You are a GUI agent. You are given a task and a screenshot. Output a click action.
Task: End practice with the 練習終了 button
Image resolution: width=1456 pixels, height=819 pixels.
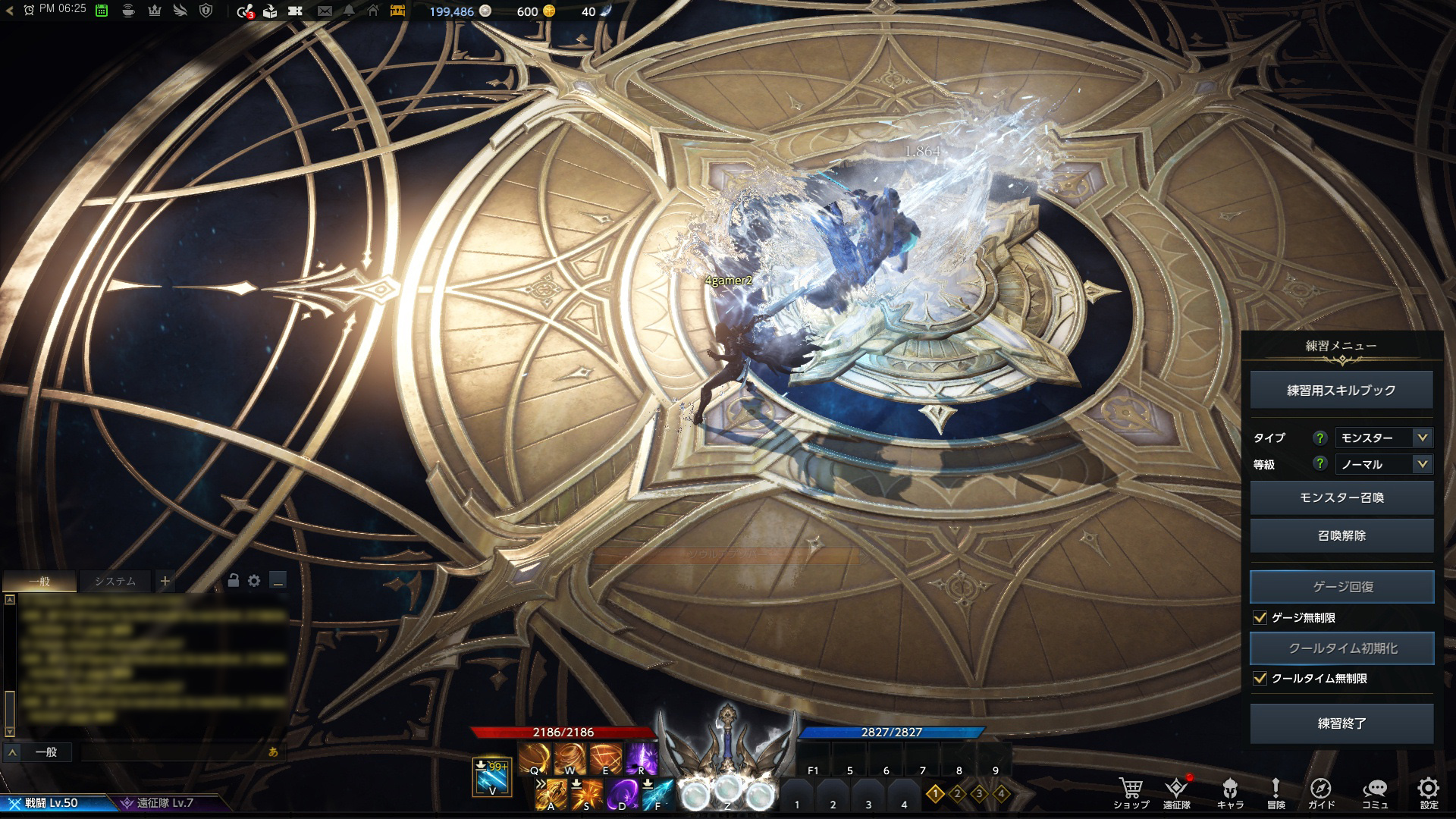(x=1341, y=723)
